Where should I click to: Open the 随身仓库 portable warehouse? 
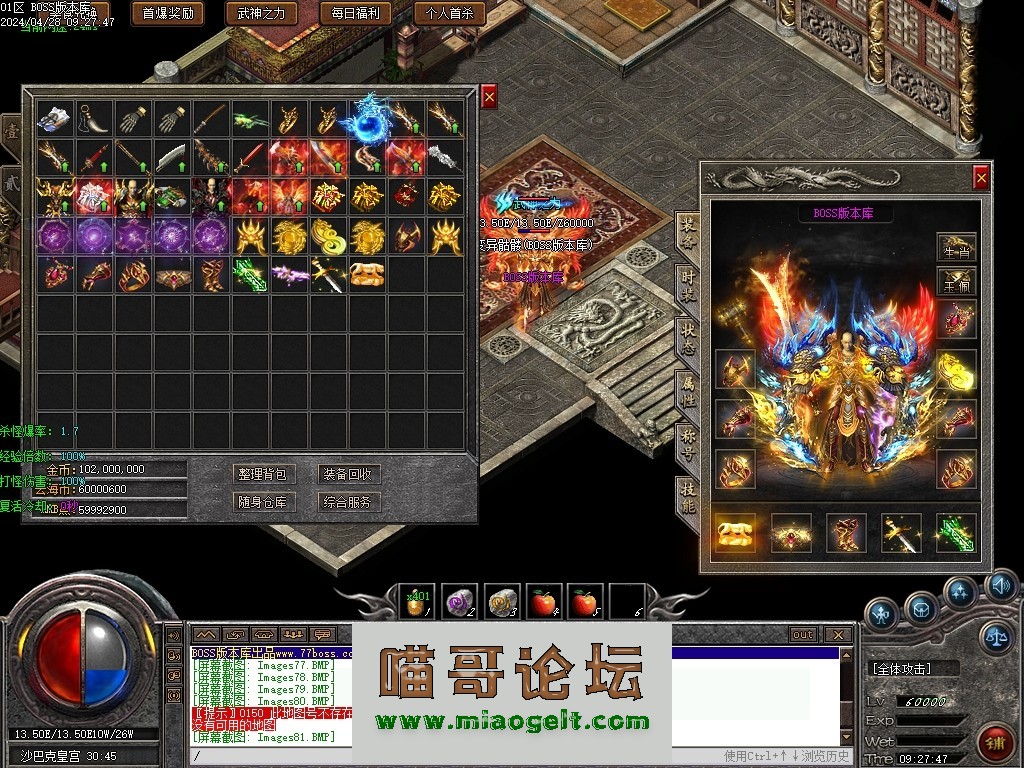pos(262,502)
